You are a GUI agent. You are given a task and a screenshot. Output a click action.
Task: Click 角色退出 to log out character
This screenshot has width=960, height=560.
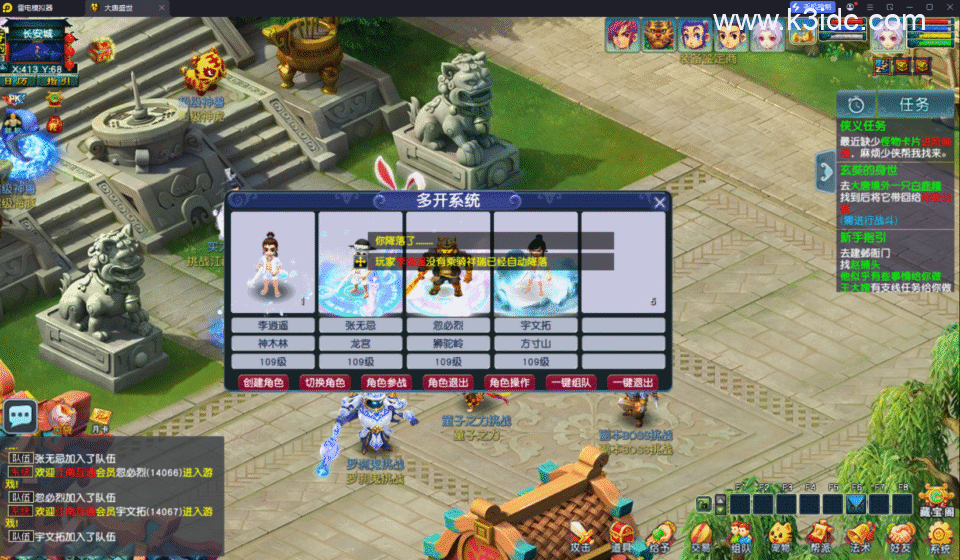click(x=447, y=382)
